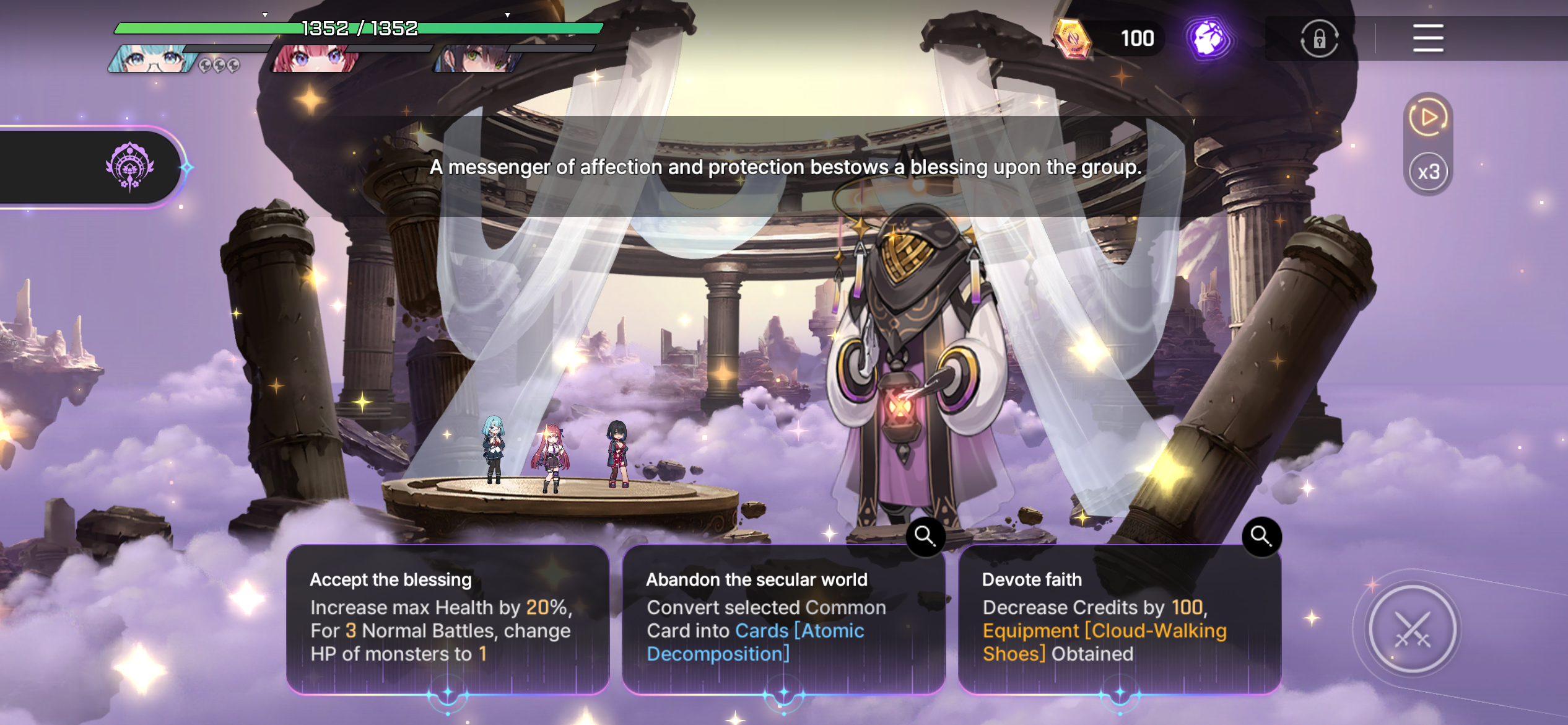Toggle the lock icon button
The width and height of the screenshot is (1568, 725).
click(1319, 40)
